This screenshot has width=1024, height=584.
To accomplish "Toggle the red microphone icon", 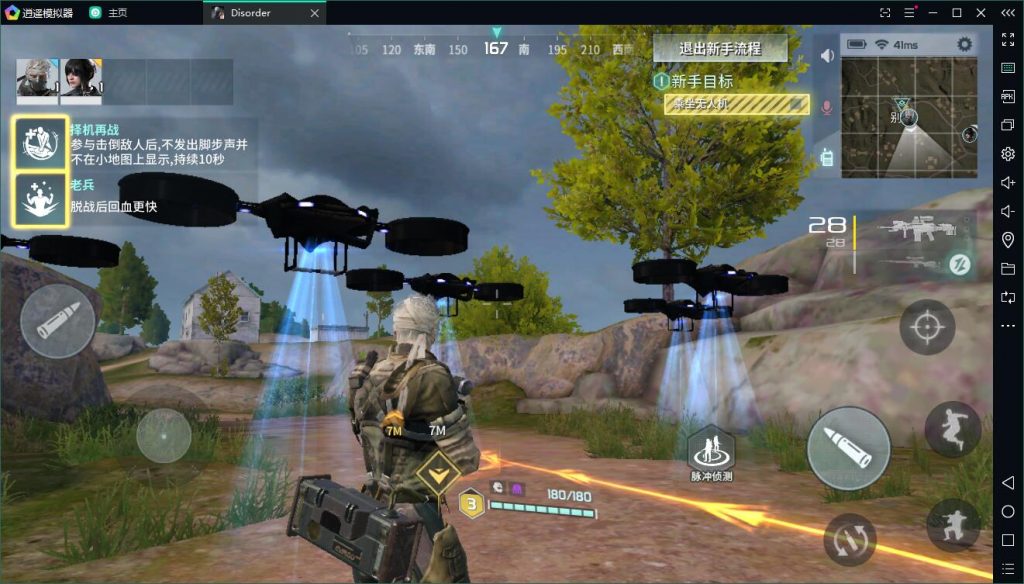I will pyautogui.click(x=827, y=106).
